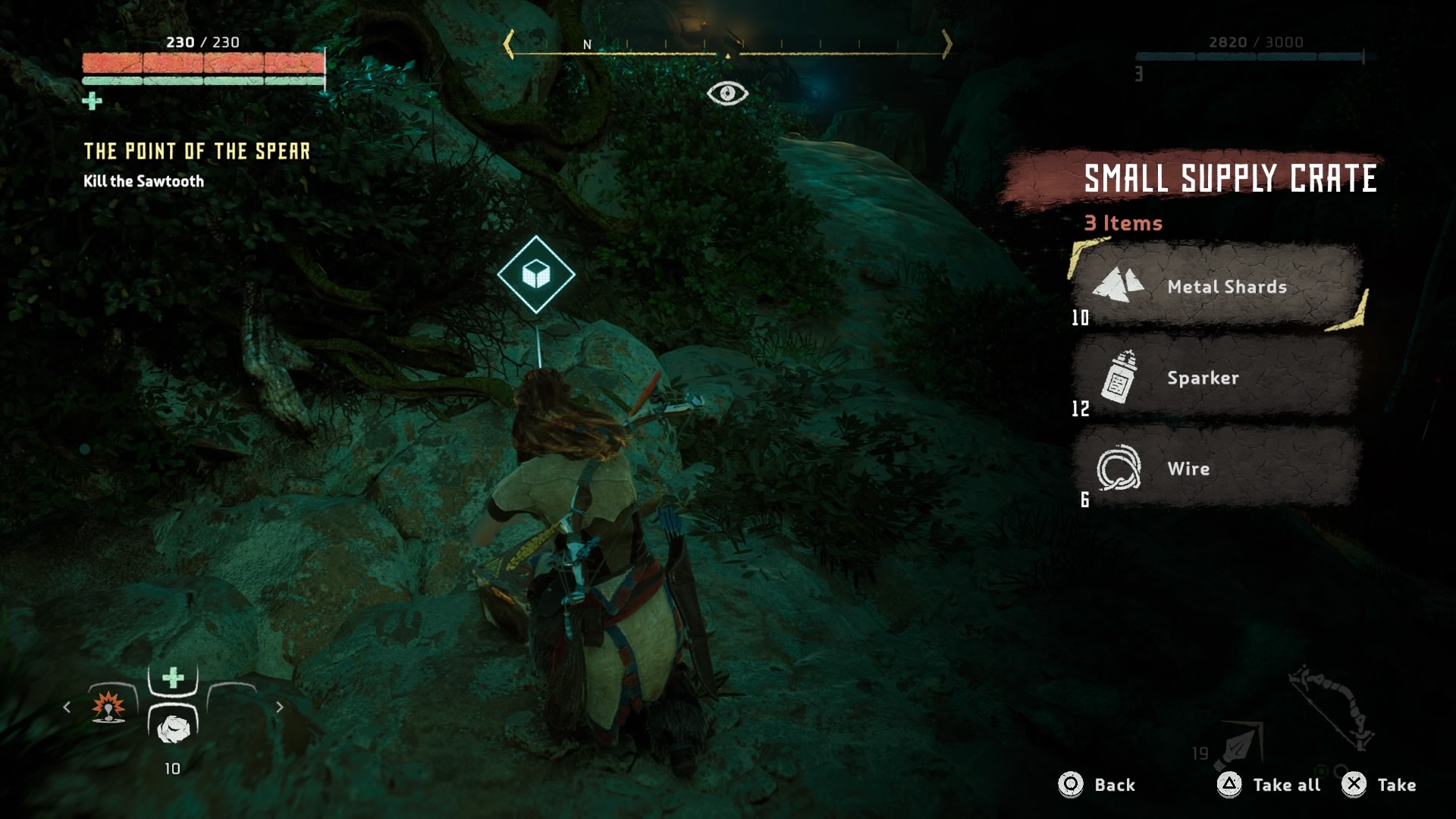Click the compass bar
Image resolution: width=1456 pixels, height=819 pixels.
tap(727, 47)
